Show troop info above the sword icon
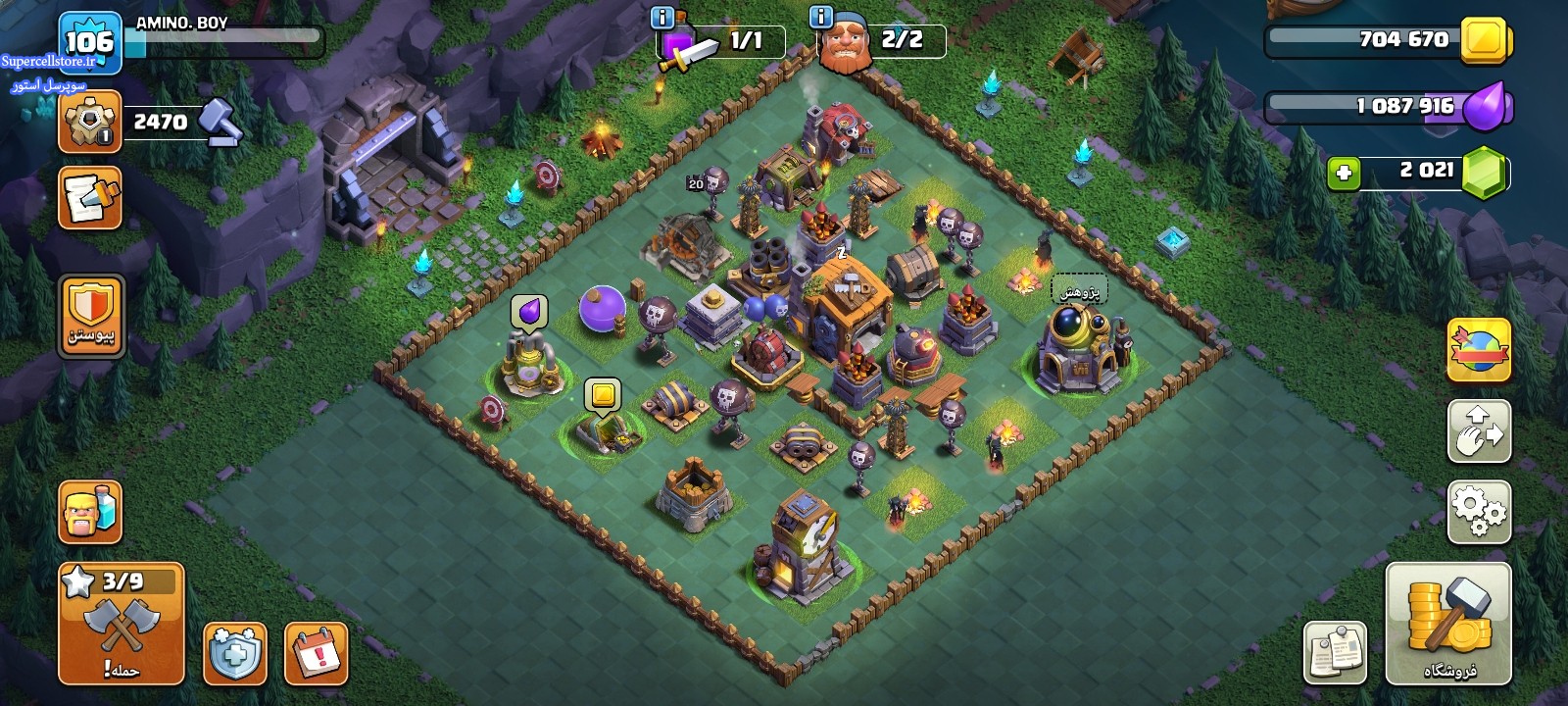 coord(662,17)
